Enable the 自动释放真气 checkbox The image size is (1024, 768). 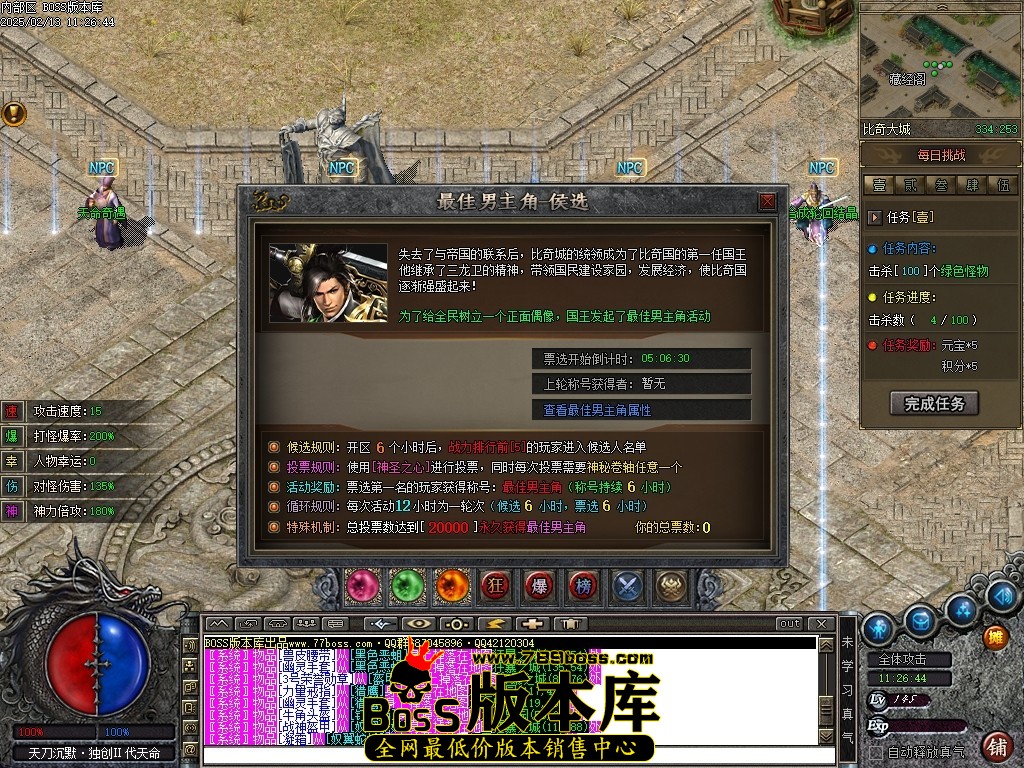(876, 751)
